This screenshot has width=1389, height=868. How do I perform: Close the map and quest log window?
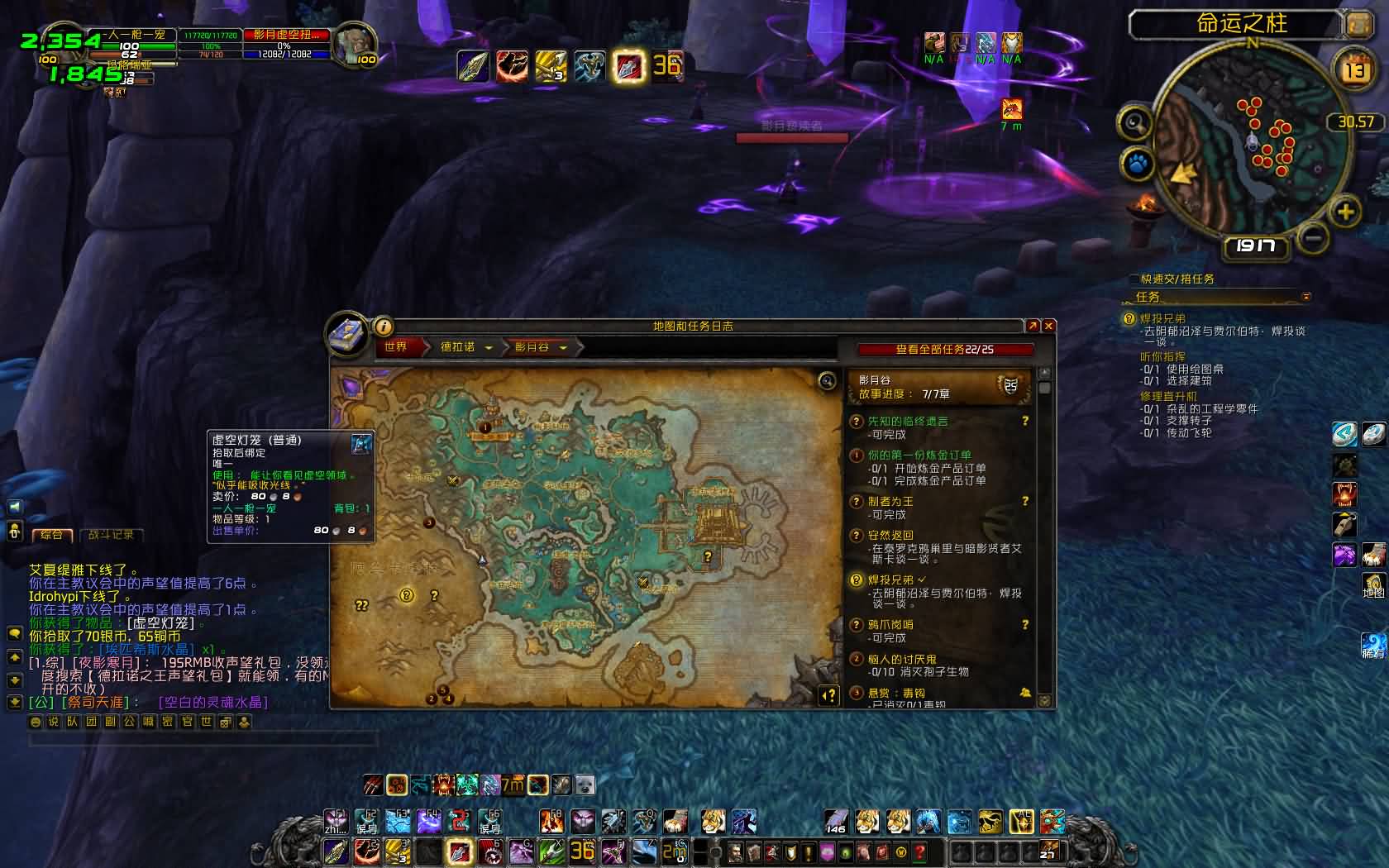[x=1048, y=327]
